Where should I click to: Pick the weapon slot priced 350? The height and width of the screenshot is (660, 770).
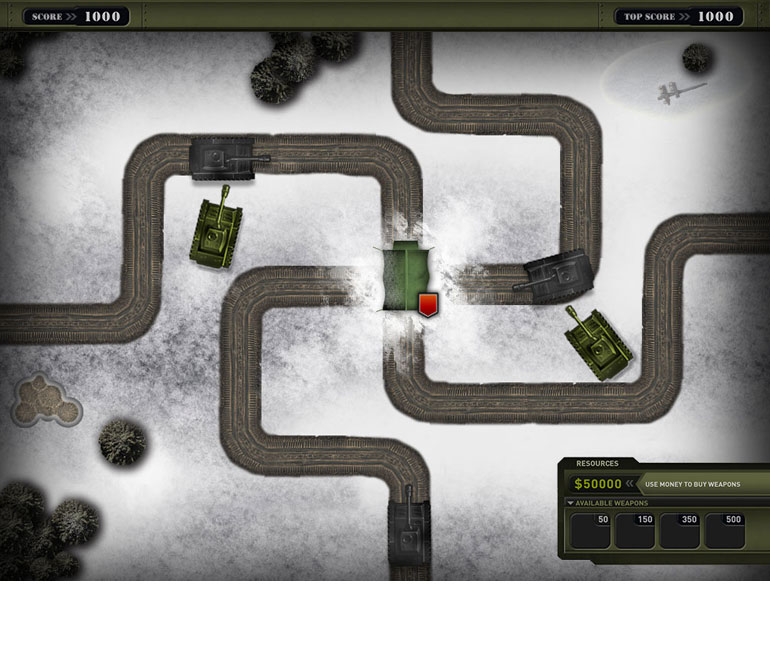pos(680,531)
